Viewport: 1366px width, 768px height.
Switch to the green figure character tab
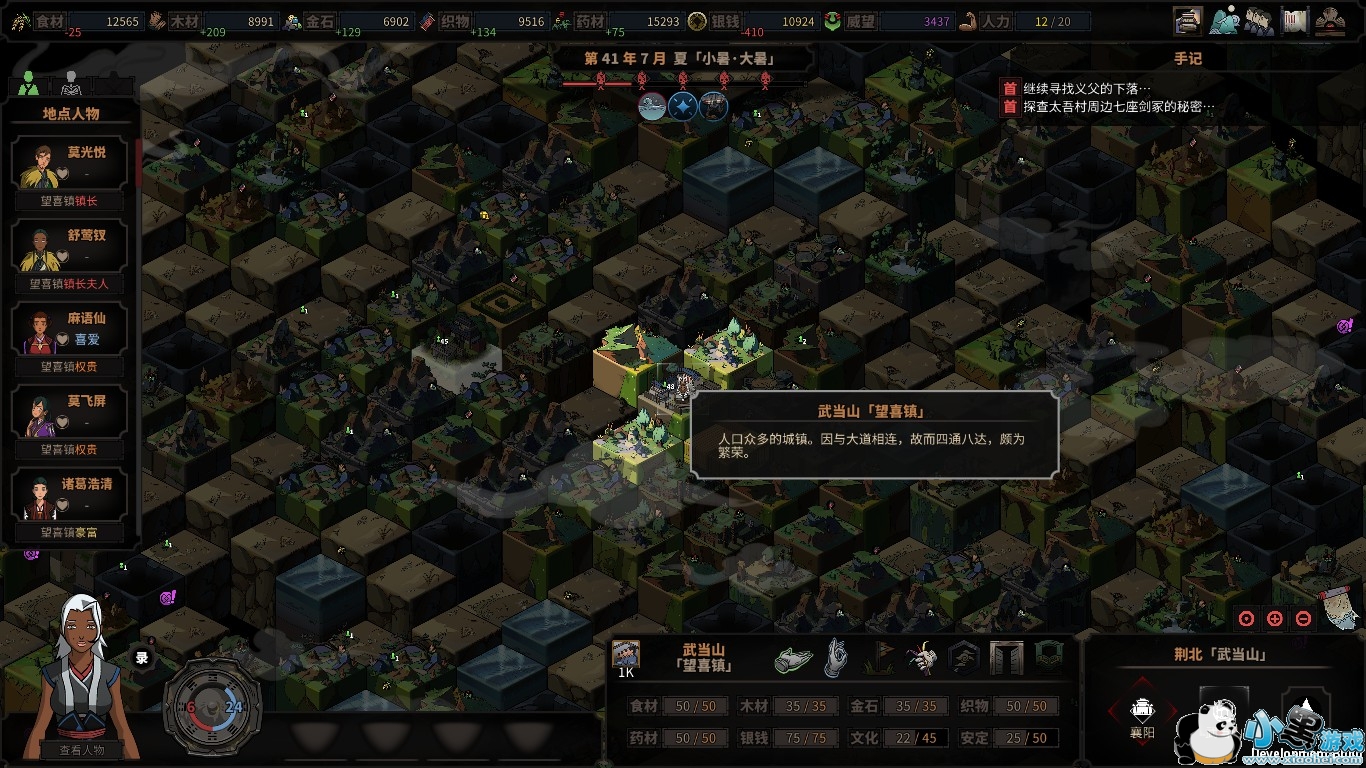(x=28, y=84)
